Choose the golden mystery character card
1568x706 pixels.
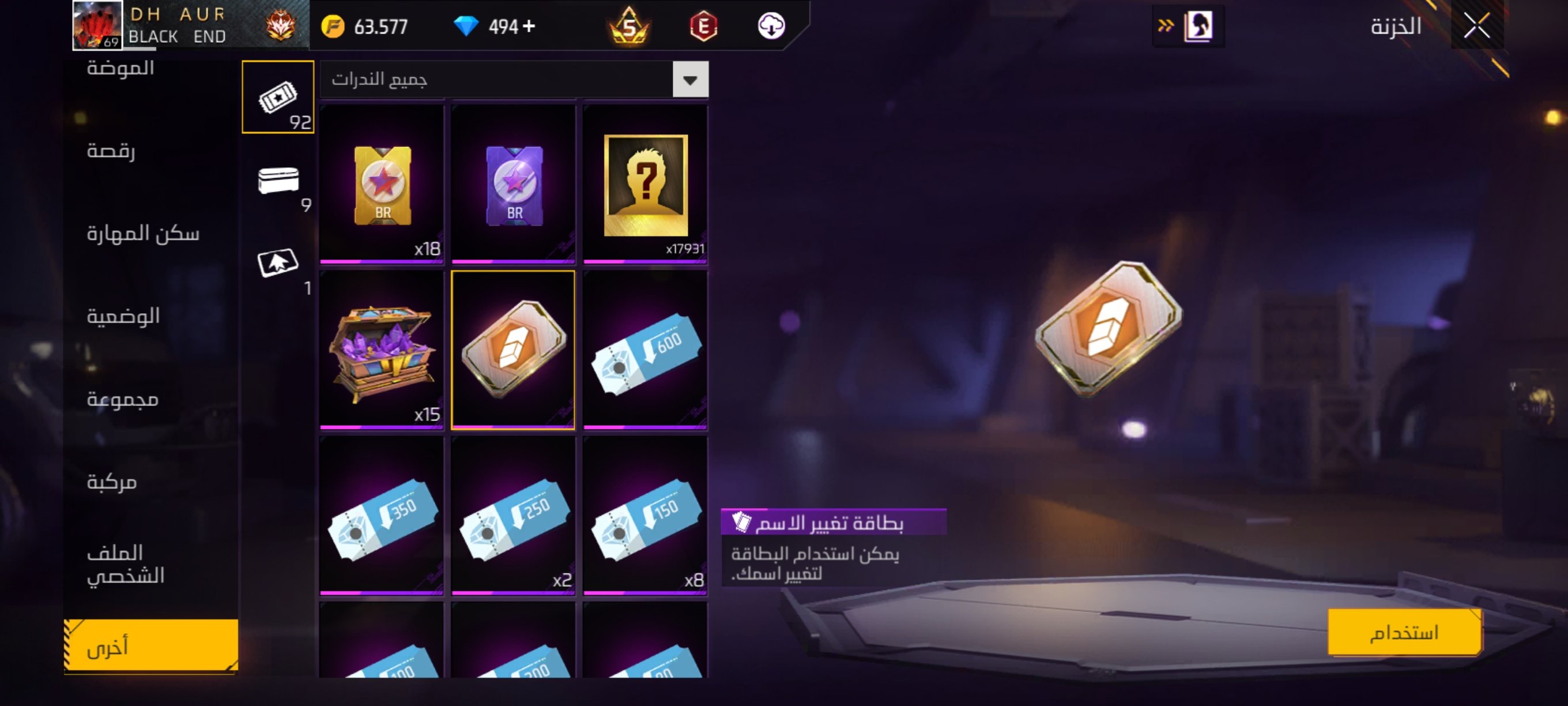[645, 184]
